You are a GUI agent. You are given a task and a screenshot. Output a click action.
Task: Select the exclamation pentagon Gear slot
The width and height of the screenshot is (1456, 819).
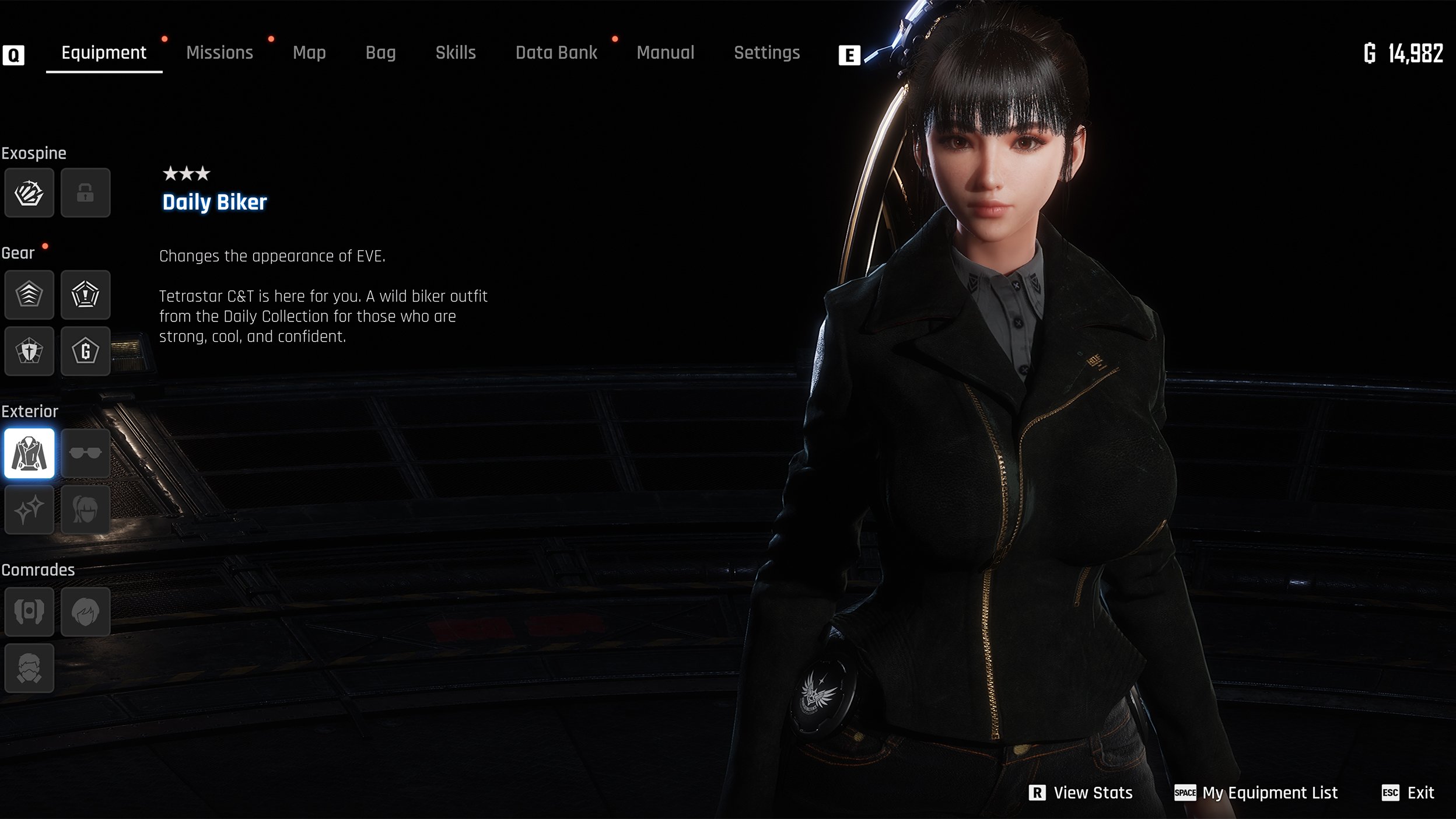[85, 295]
